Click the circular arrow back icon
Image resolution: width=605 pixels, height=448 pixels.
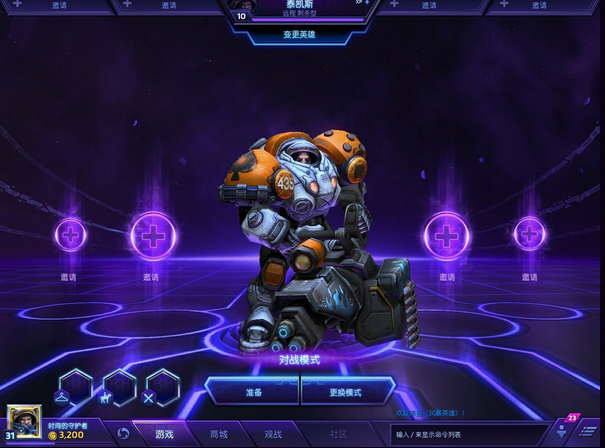[x=123, y=434]
